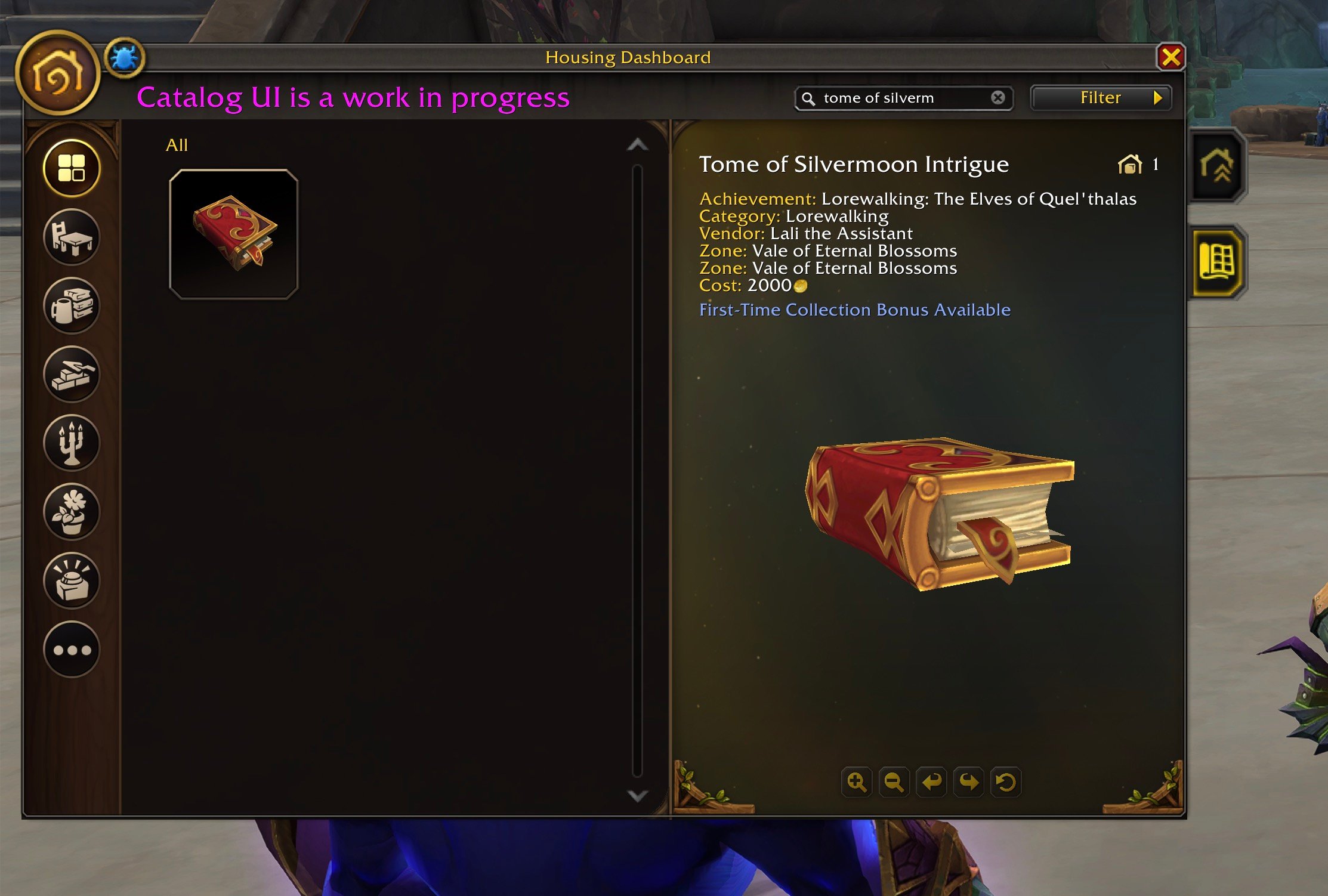Rotate the preview model right
Screen dimensions: 1328x896
[x=969, y=782]
